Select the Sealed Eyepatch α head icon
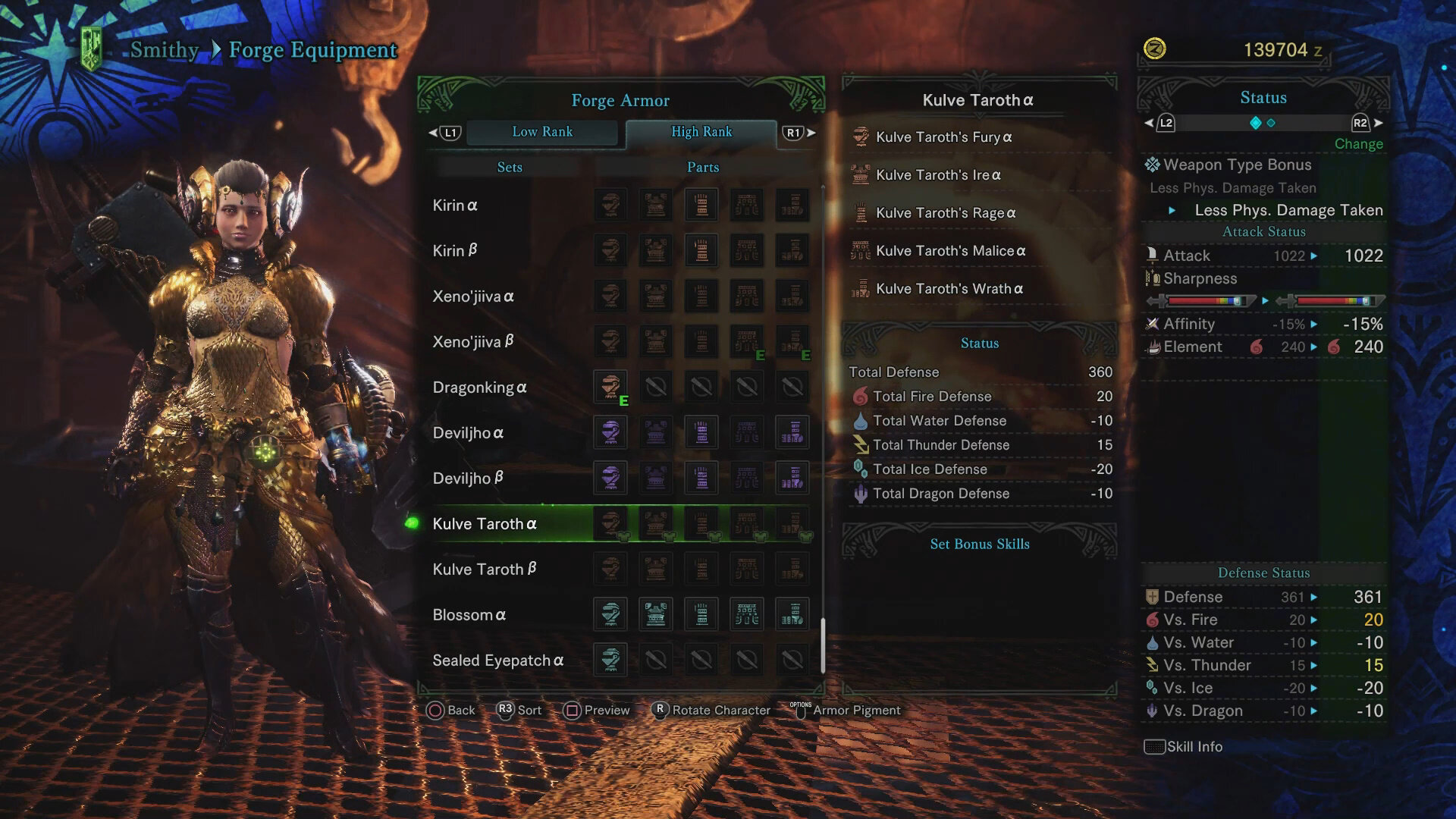The image size is (1456, 819). (x=610, y=660)
